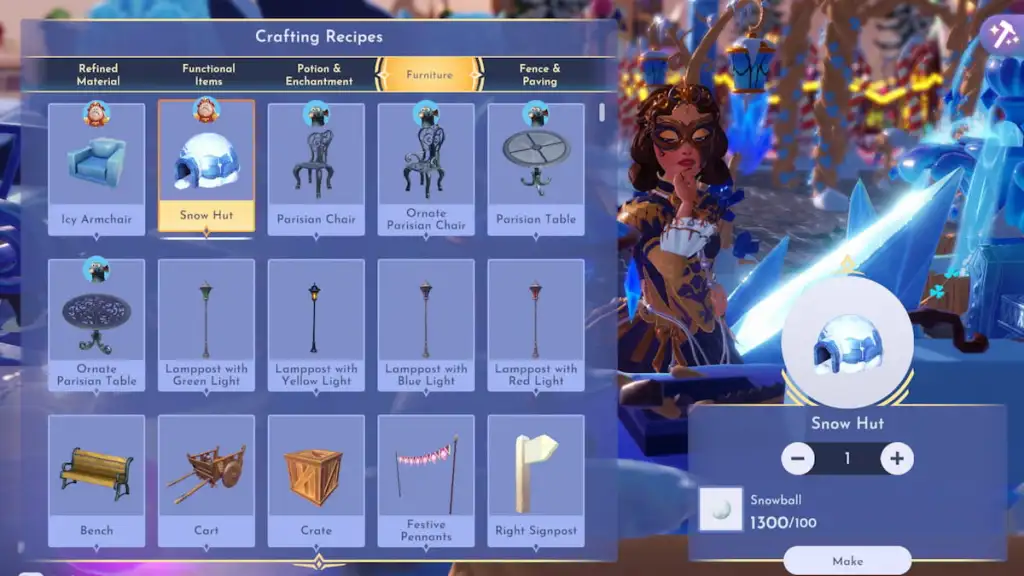This screenshot has width=1024, height=576.
Task: Switch to the Fence & Paving tab
Action: (x=539, y=75)
